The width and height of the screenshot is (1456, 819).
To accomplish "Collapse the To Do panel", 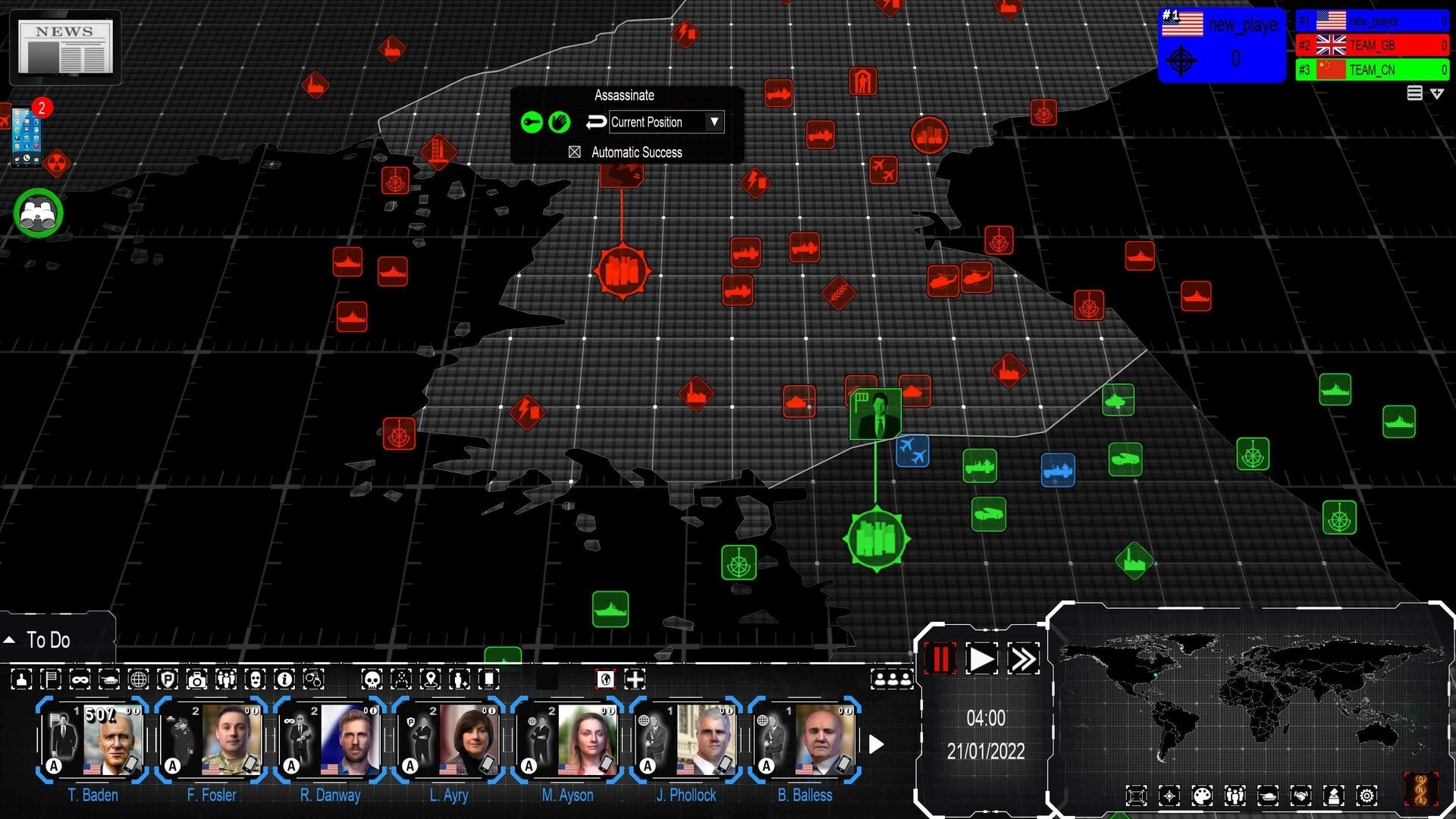I will (10, 639).
